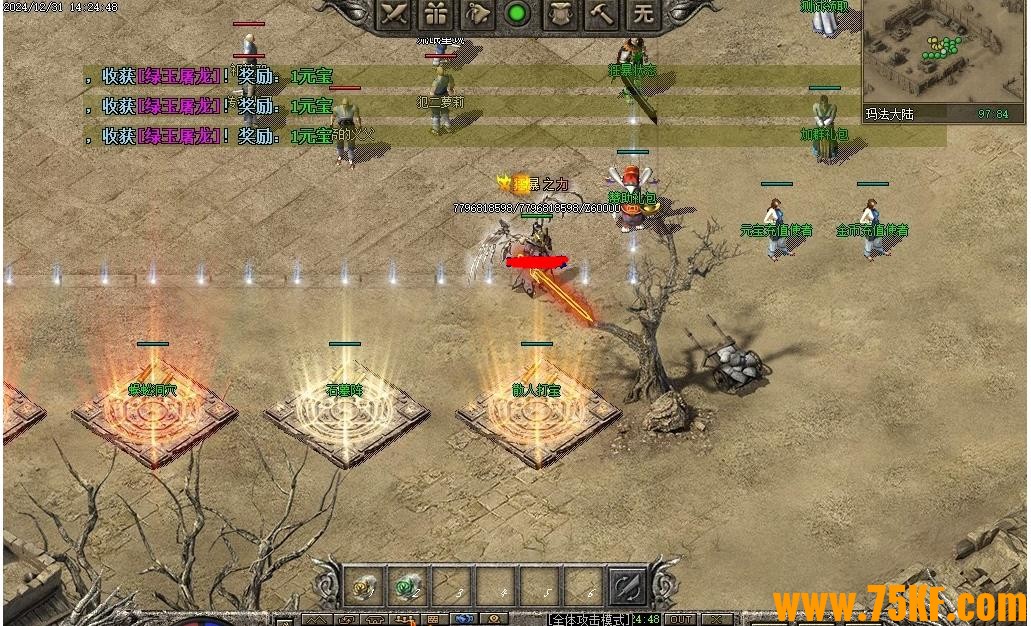Toggle the 全体攻击模式 attack mode label
Image resolution: width=1031 pixels, height=626 pixels.
pos(588,619)
